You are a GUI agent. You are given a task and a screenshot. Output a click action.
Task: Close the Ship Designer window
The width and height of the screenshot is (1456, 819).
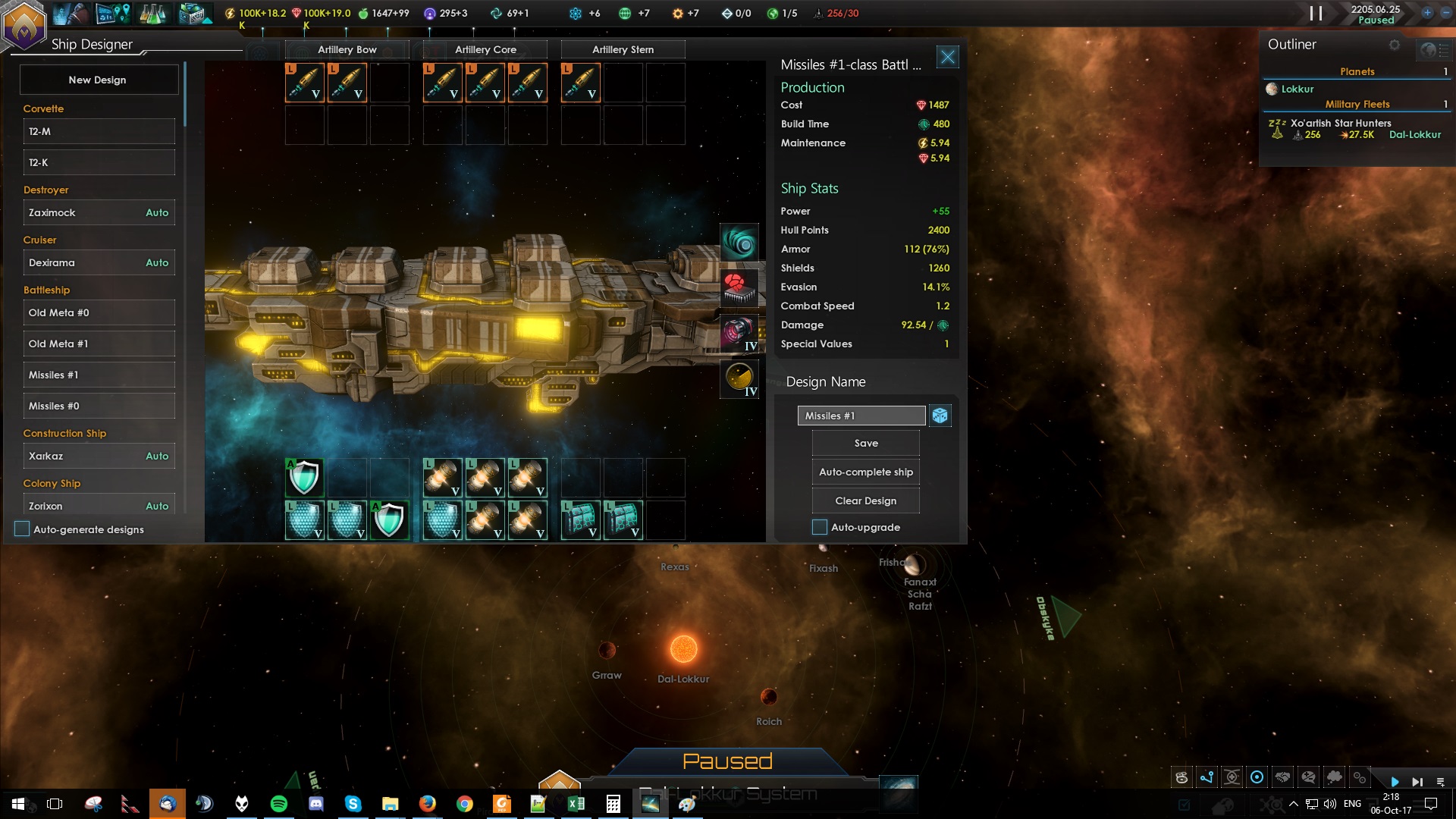tap(947, 57)
